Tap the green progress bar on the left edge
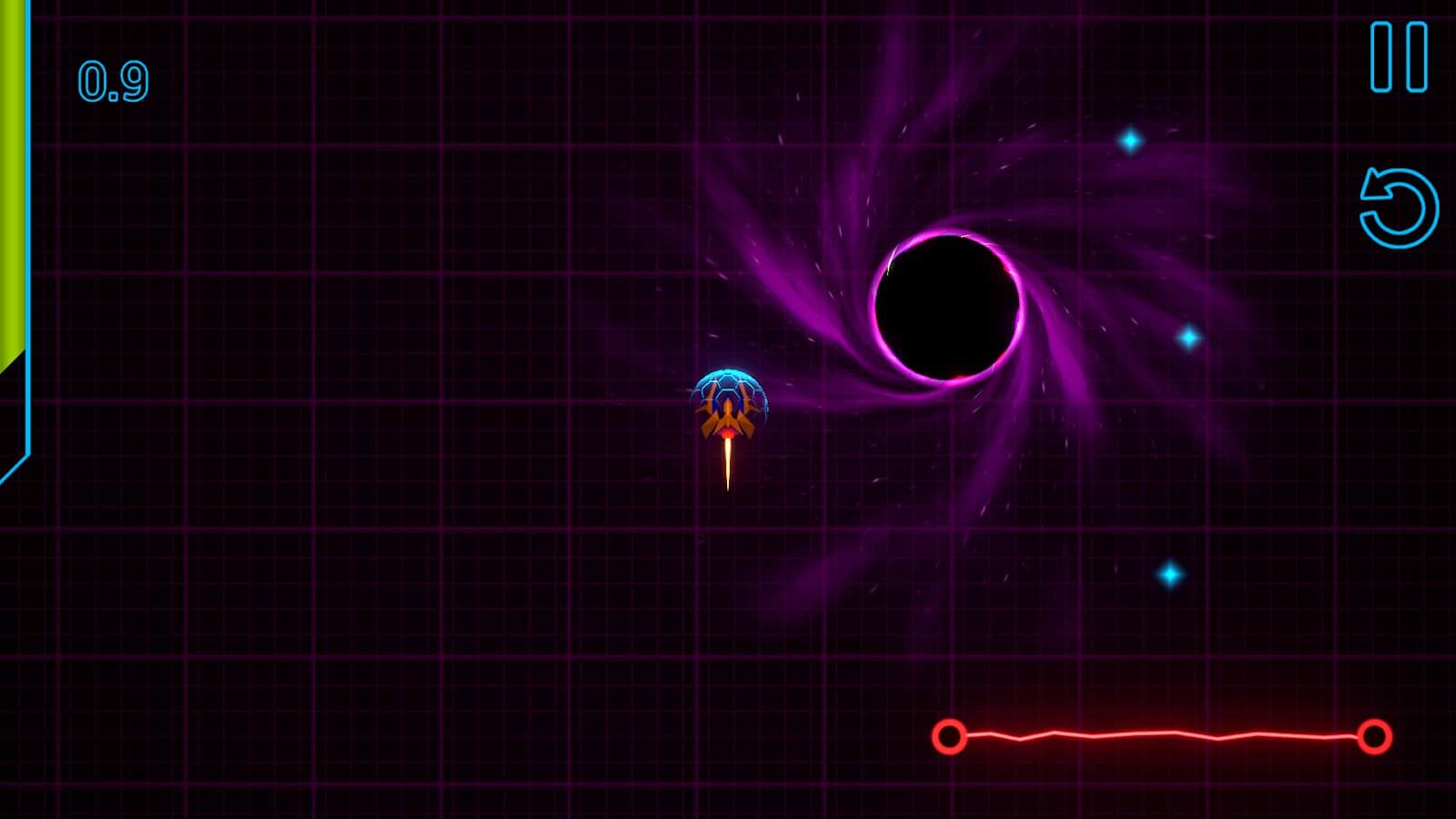 11,182
